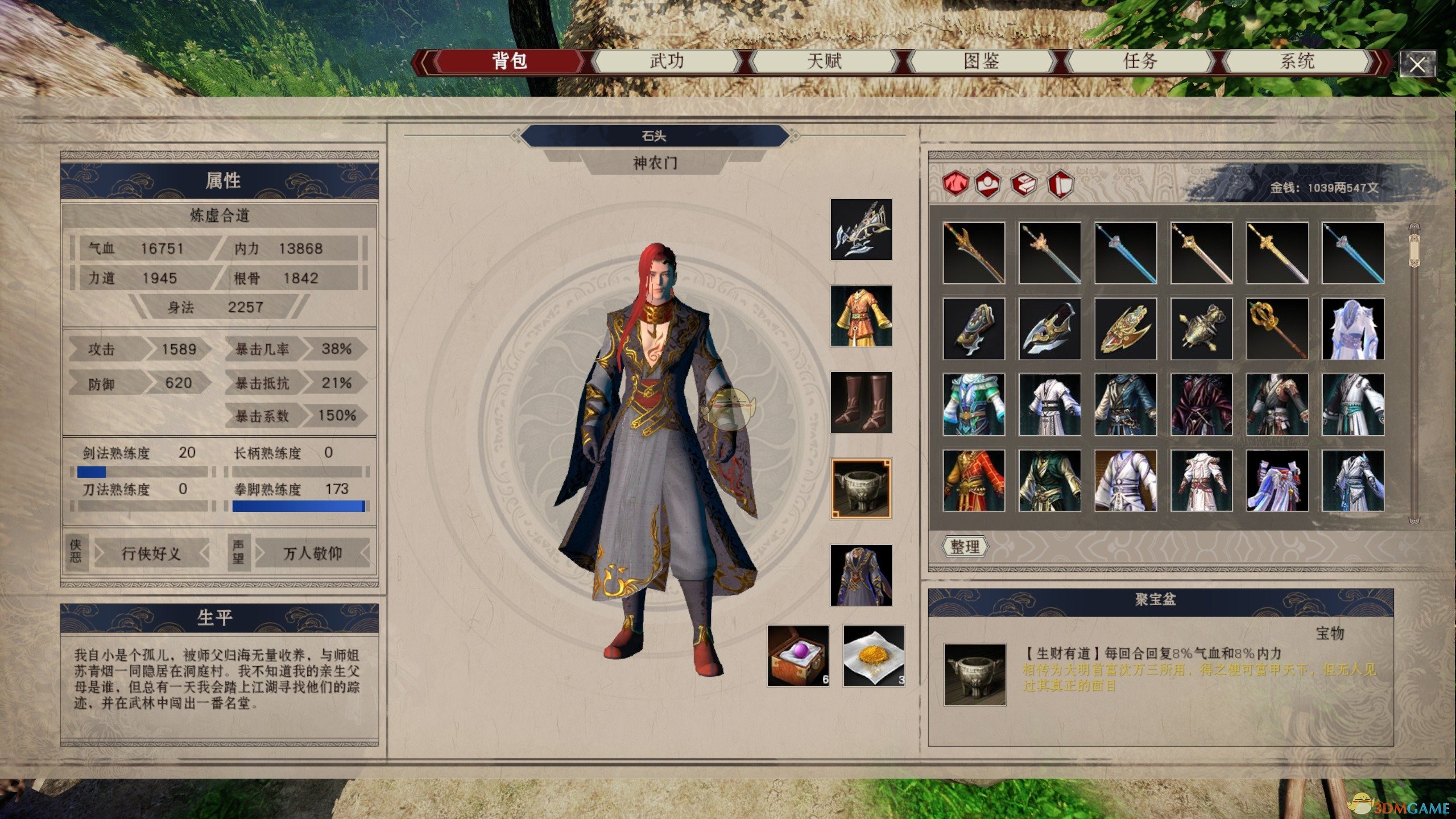This screenshot has width=1456, height=819.
Task: Switch to the 武功 tab
Action: (667, 61)
